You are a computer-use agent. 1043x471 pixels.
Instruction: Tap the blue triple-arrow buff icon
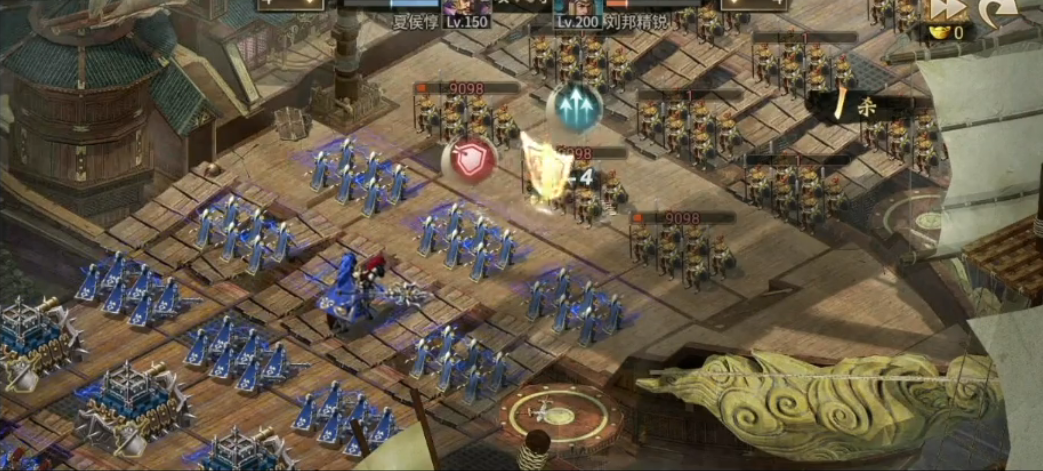[575, 107]
